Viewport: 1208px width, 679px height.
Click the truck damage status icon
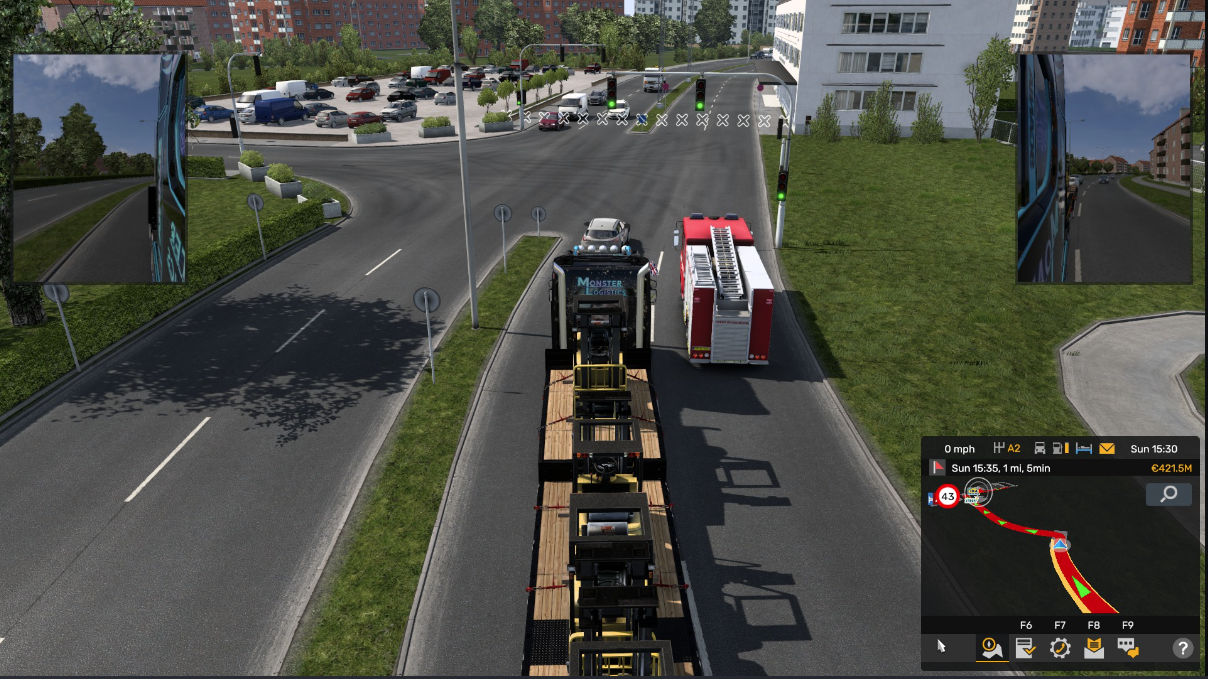(x=1040, y=449)
